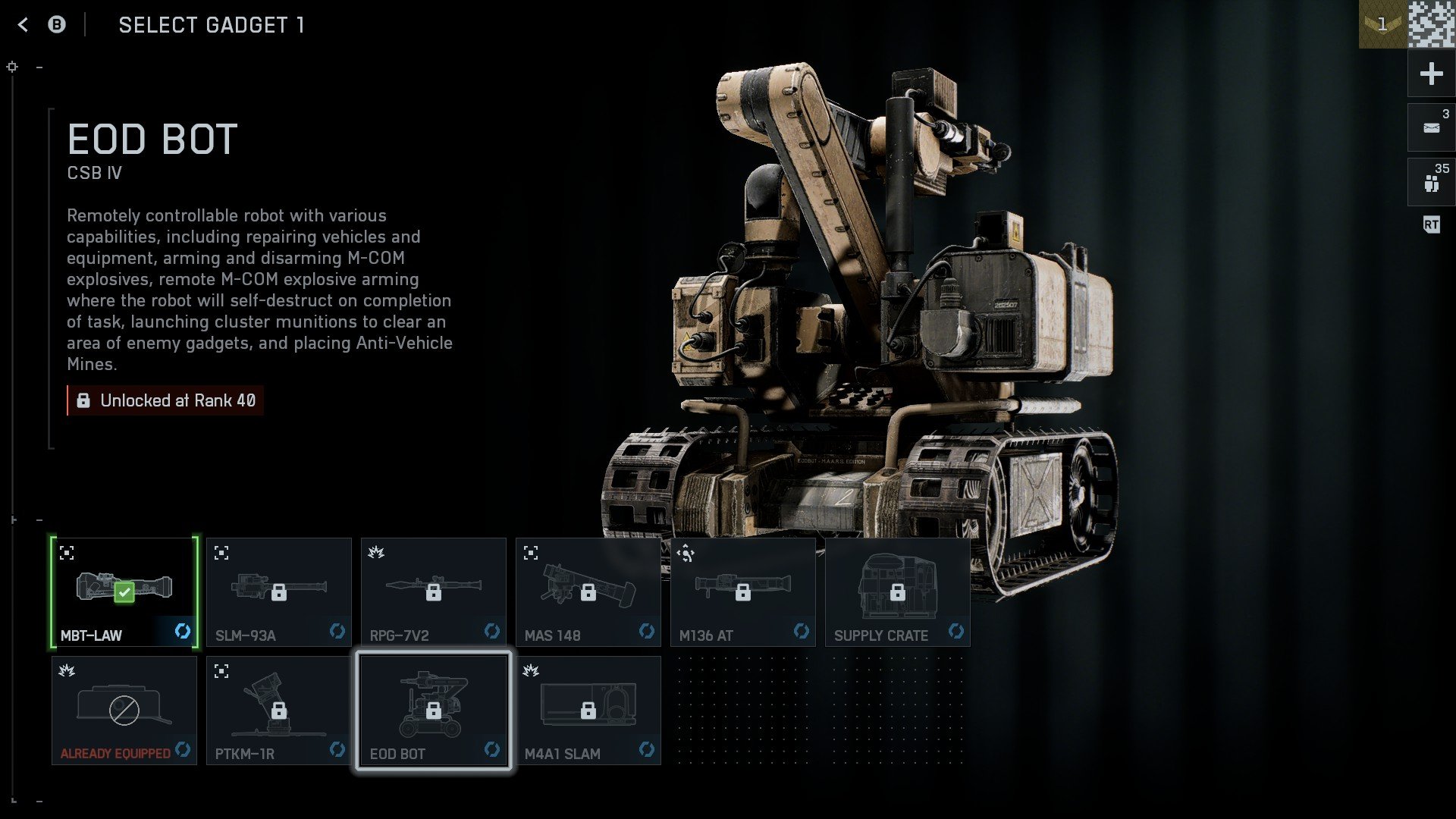The width and height of the screenshot is (1456, 819).
Task: Click the crosshair icon on the SLM-93A tile
Action: click(221, 551)
